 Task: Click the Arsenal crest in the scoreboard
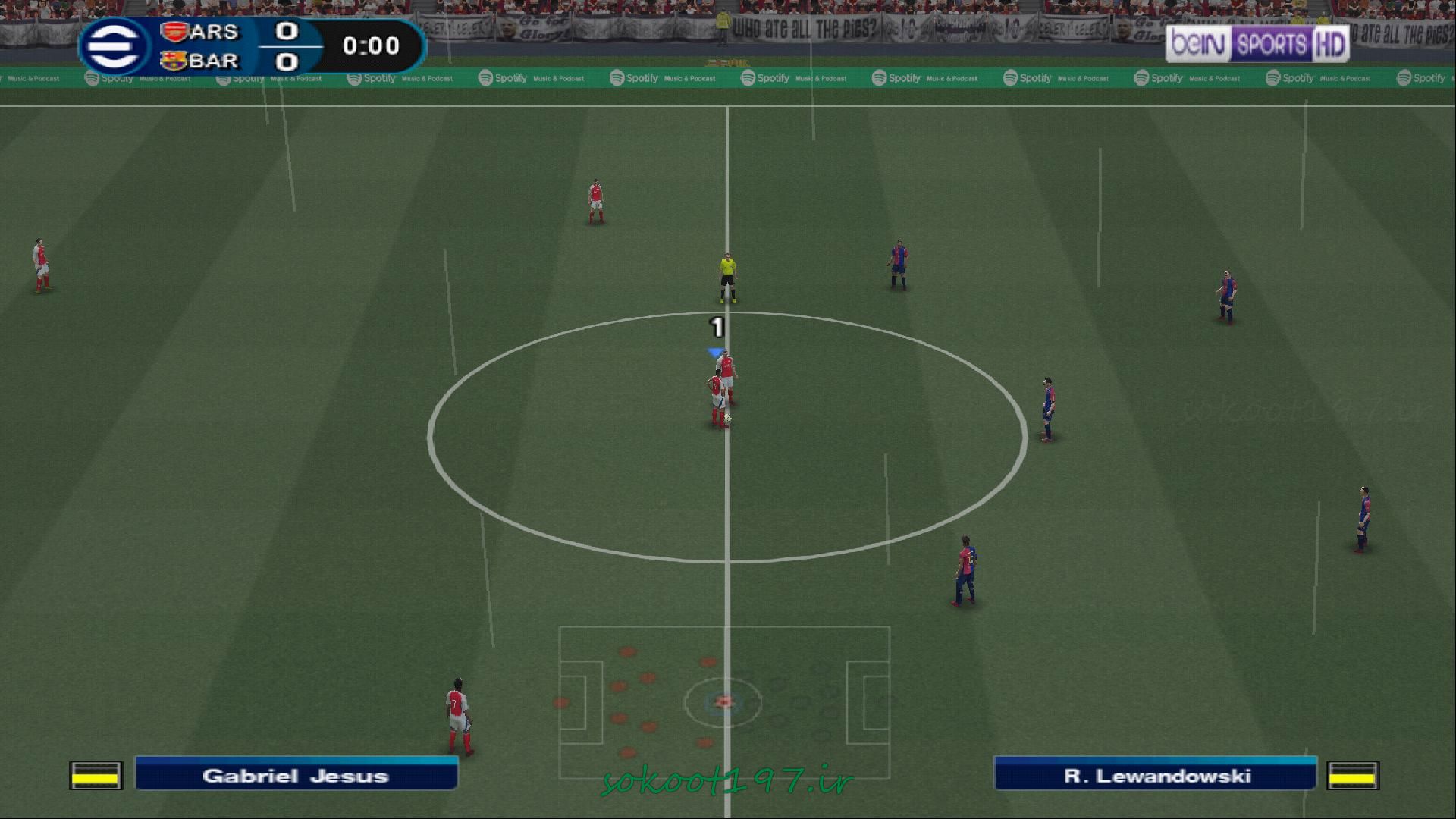click(x=174, y=32)
